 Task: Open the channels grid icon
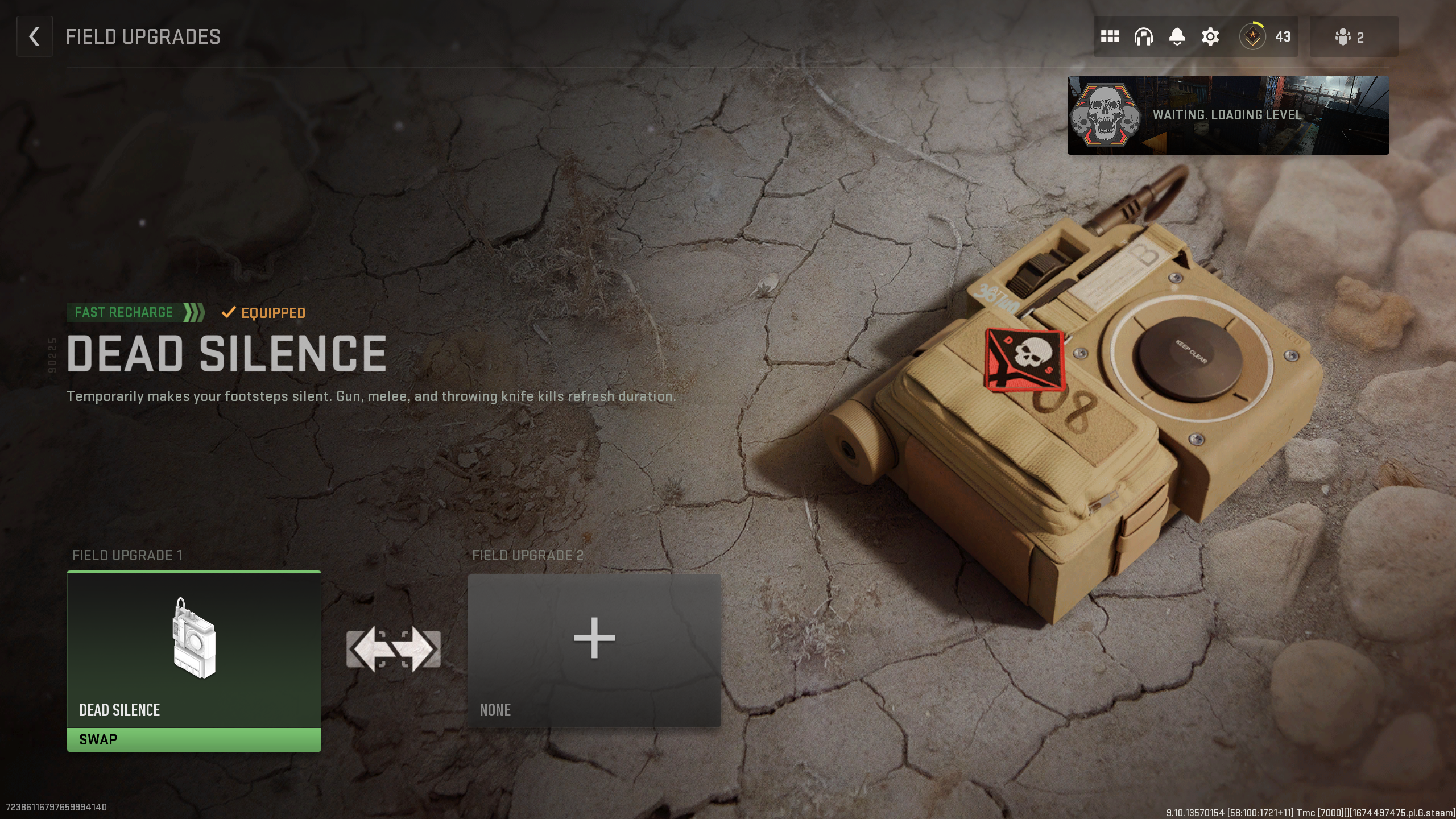(1111, 36)
